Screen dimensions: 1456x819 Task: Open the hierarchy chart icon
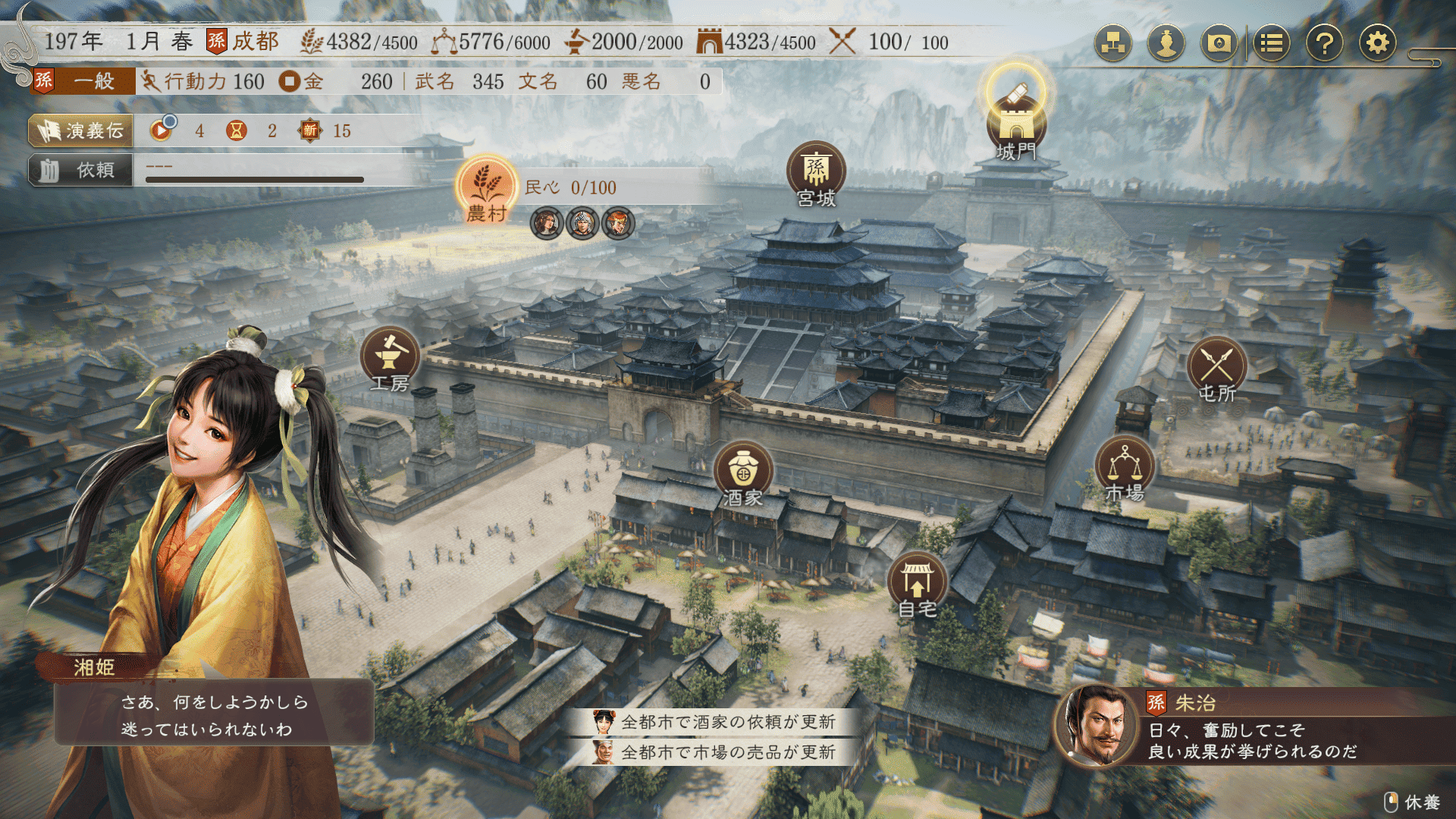(1113, 43)
